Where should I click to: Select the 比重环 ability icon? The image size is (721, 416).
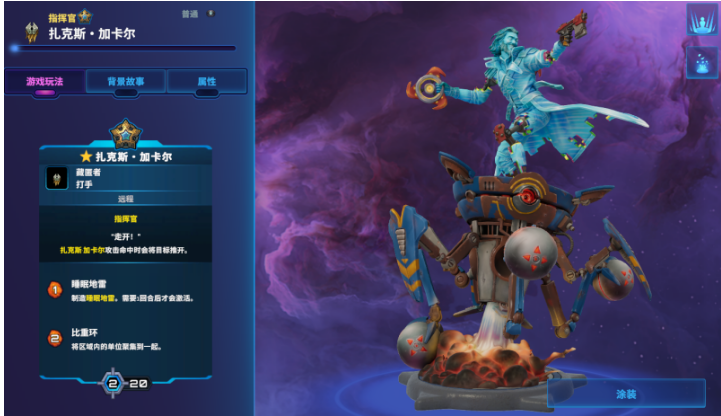click(56, 338)
